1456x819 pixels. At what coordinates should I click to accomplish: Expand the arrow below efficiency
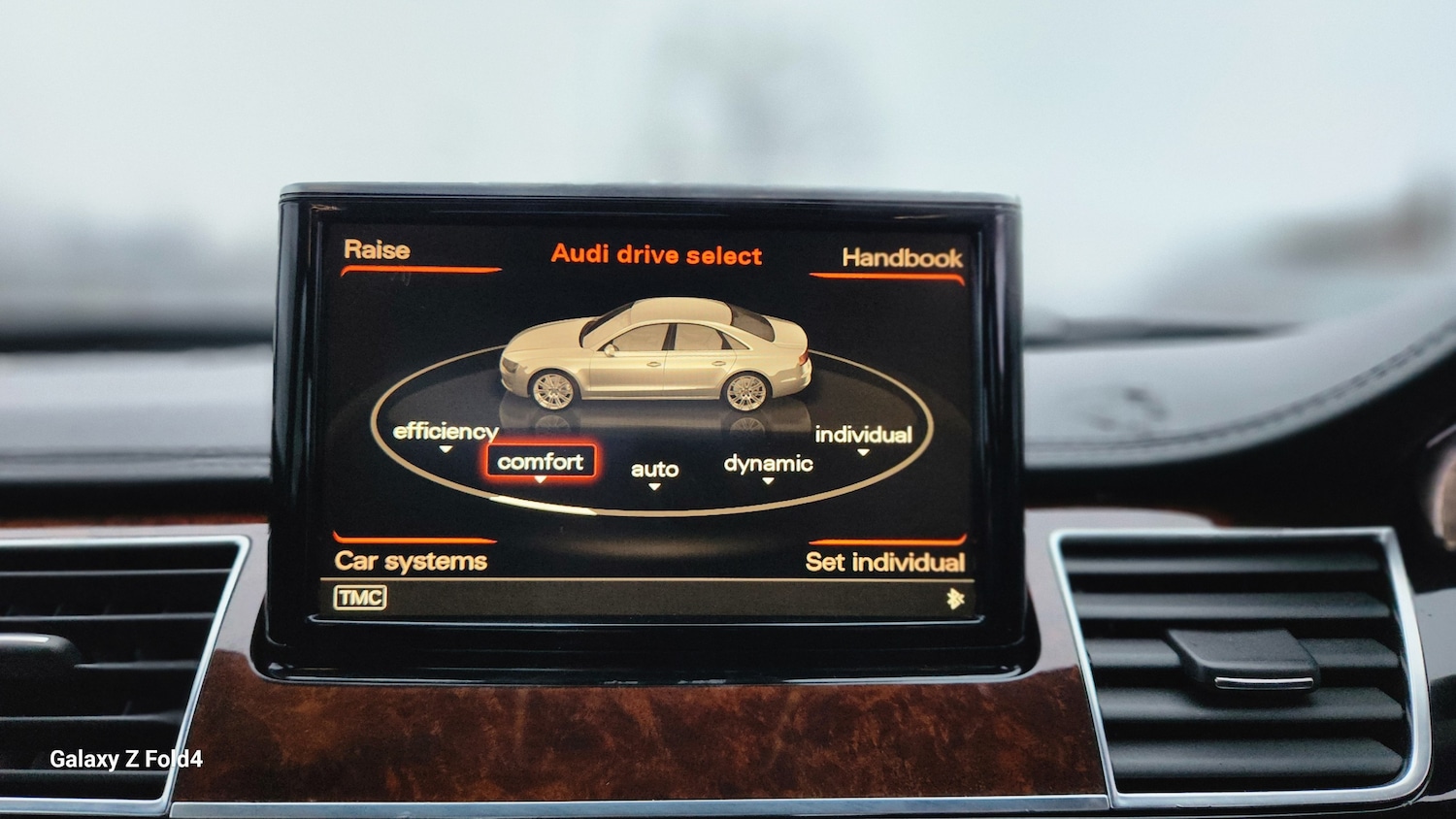click(447, 451)
